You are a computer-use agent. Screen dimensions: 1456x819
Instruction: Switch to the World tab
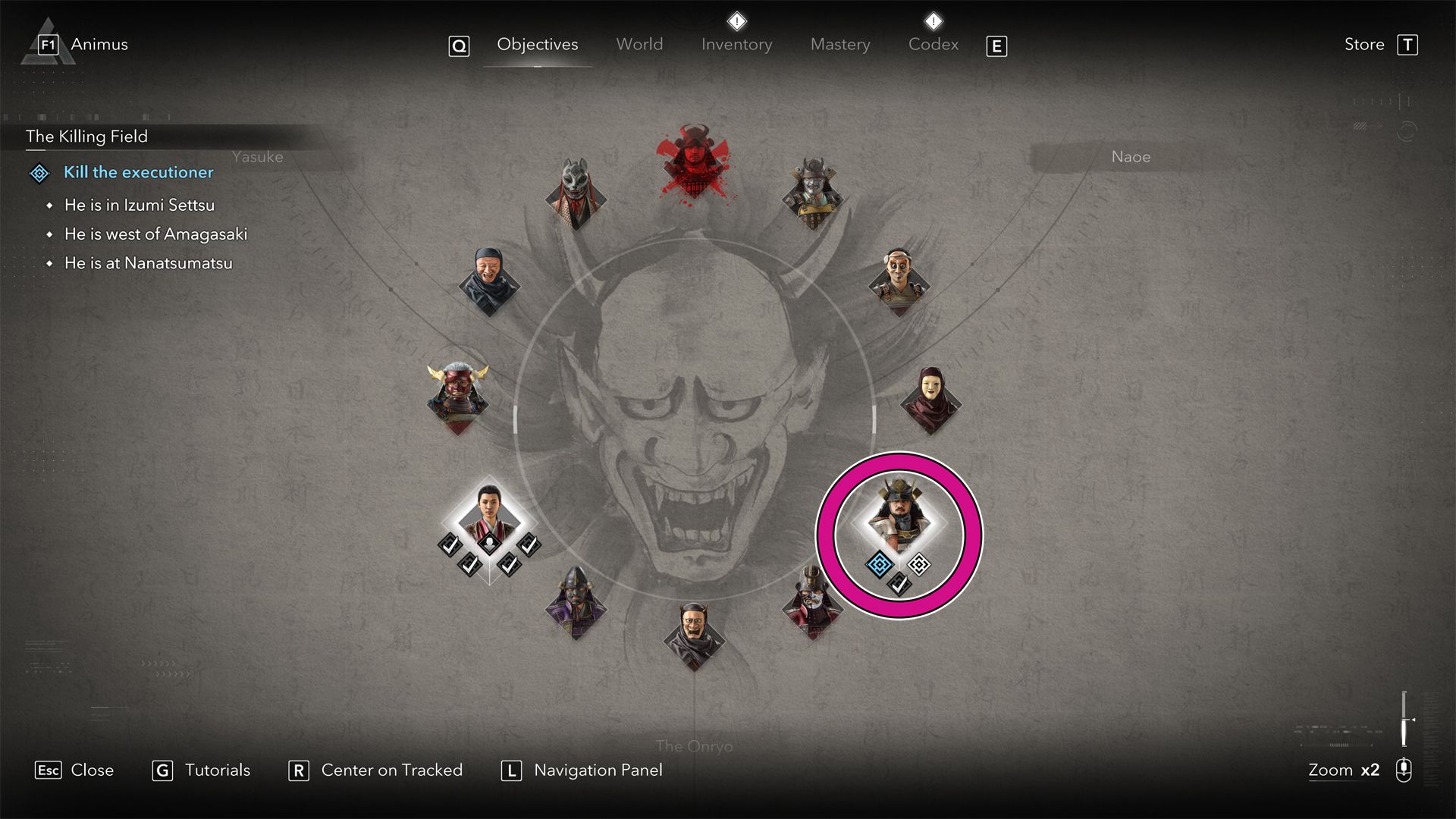coord(639,45)
